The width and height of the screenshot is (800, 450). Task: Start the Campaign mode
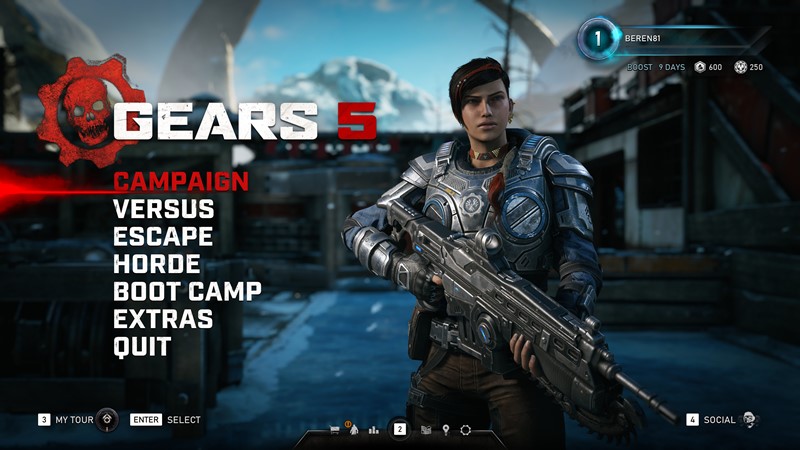pyautogui.click(x=180, y=182)
